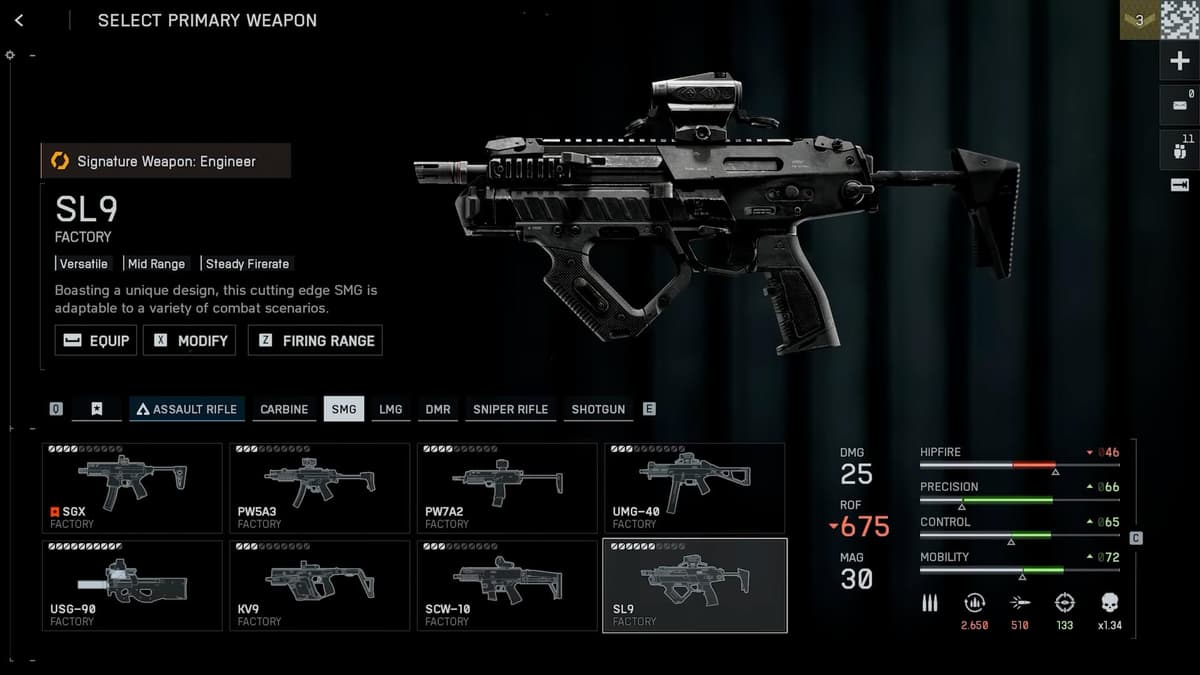Viewport: 1200px width, 675px height.
Task: Click the plus icon in the sidebar
Action: click(x=1179, y=61)
